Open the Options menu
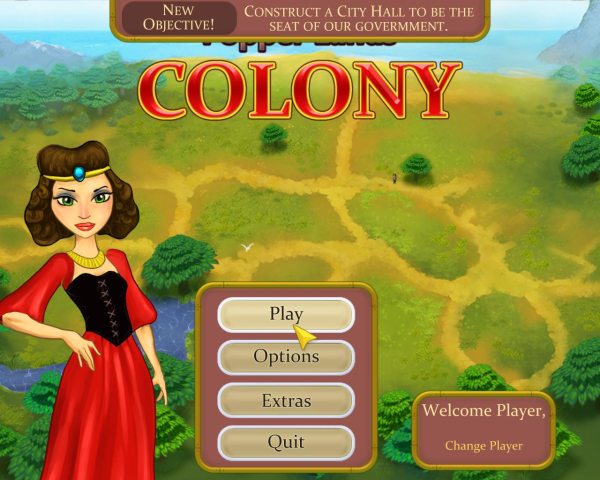600x480 pixels. pyautogui.click(x=286, y=357)
